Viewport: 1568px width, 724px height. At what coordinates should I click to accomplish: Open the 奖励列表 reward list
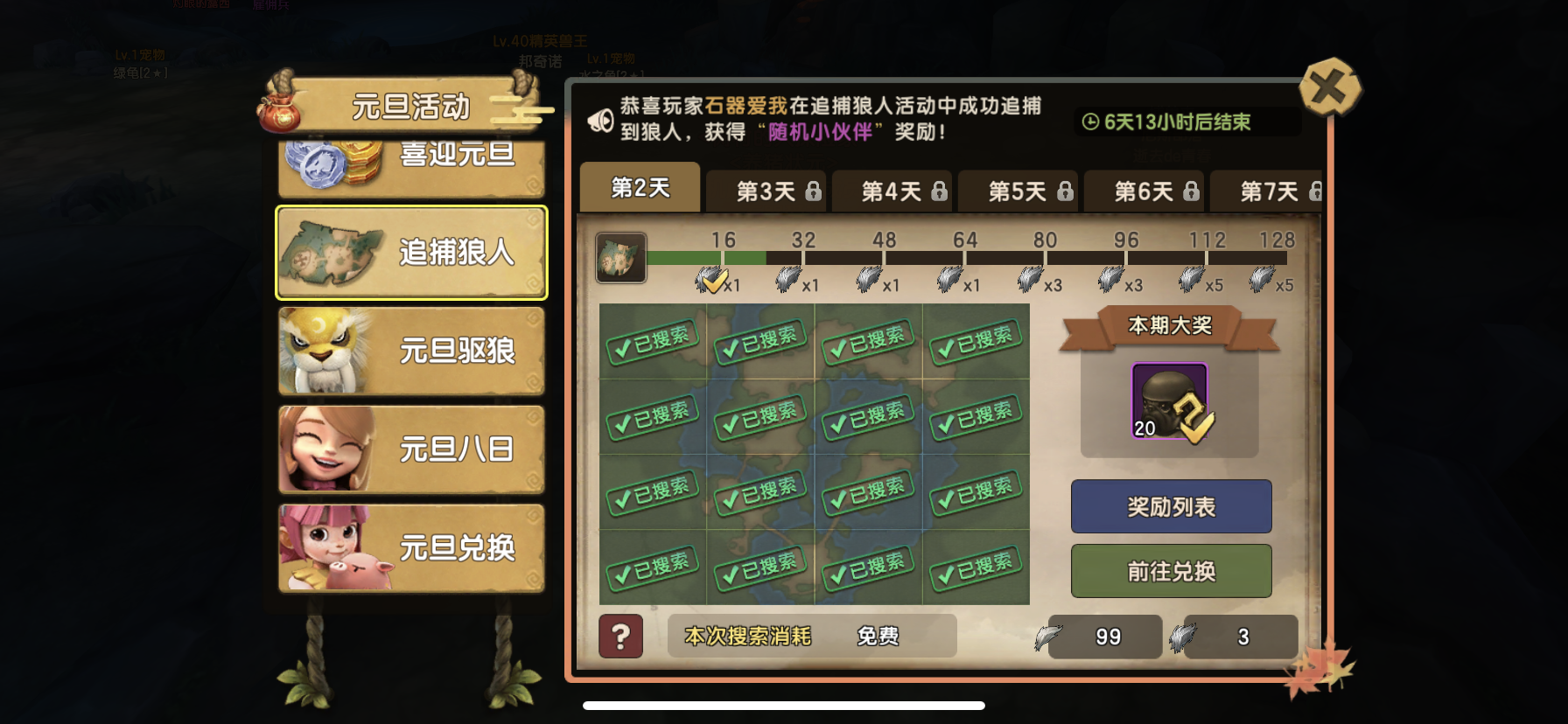(1171, 506)
